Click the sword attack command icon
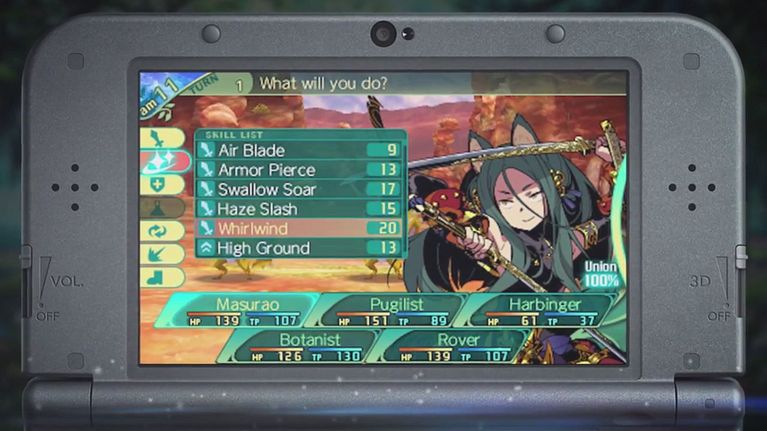Viewport: 767px width, 431px height. point(161,139)
